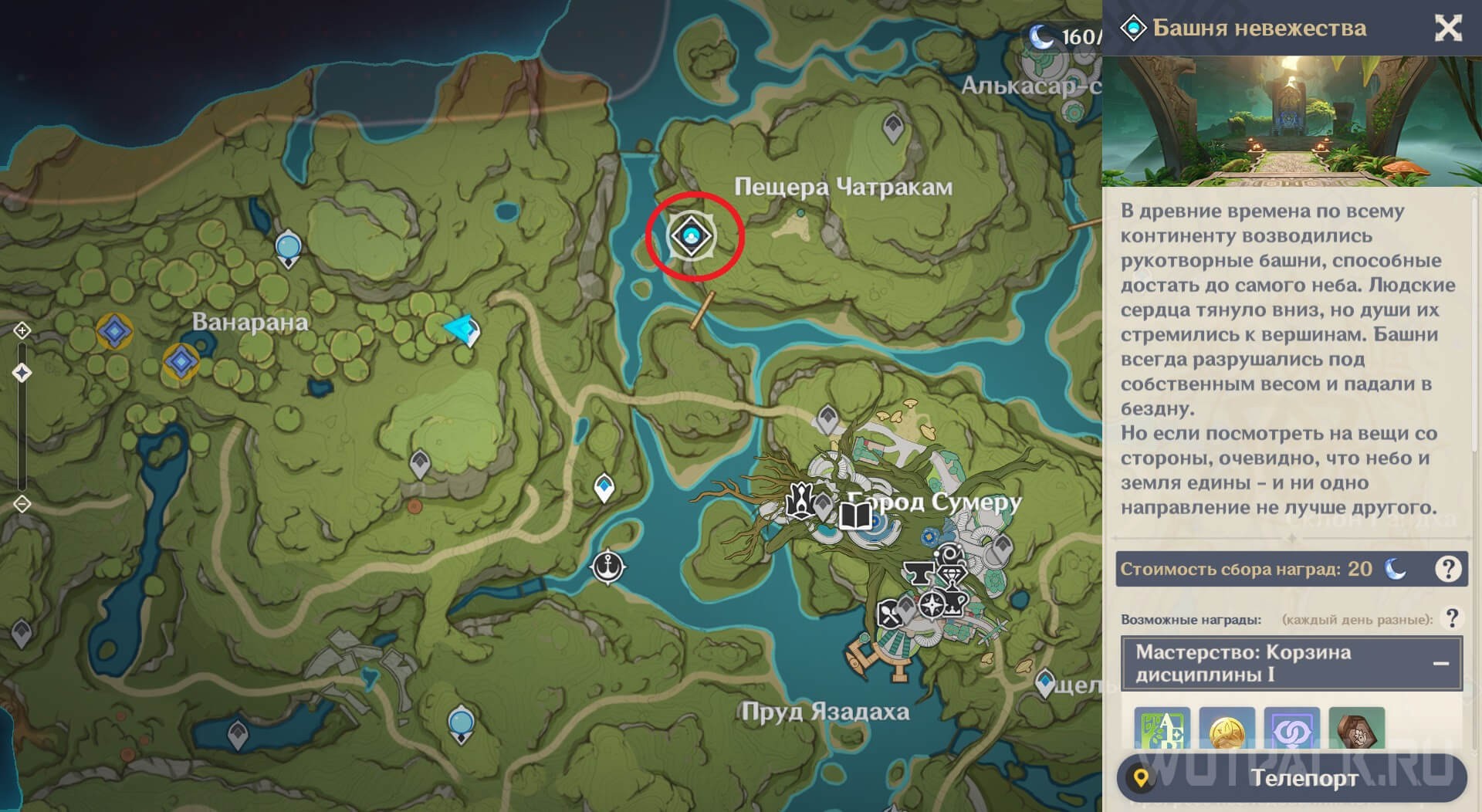Open help next to the reward cost
Screen dimensions: 1482x812
(1448, 569)
